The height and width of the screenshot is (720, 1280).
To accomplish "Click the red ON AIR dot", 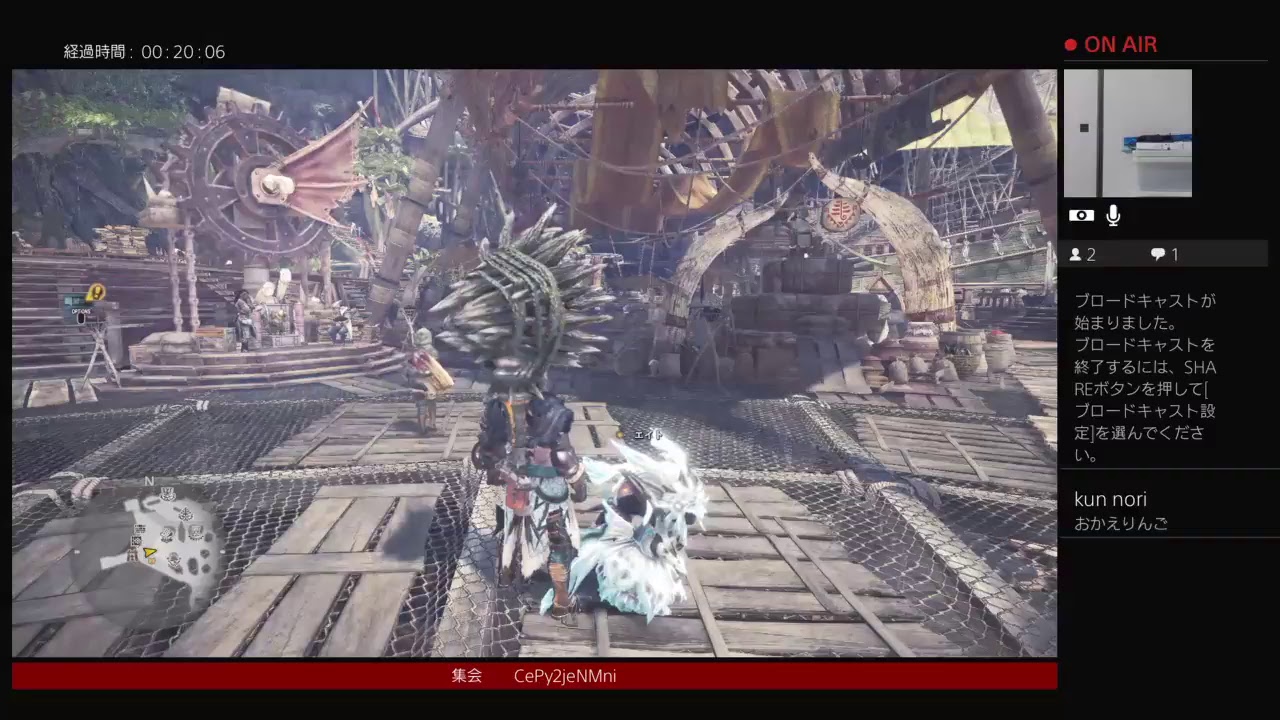I will (1069, 44).
